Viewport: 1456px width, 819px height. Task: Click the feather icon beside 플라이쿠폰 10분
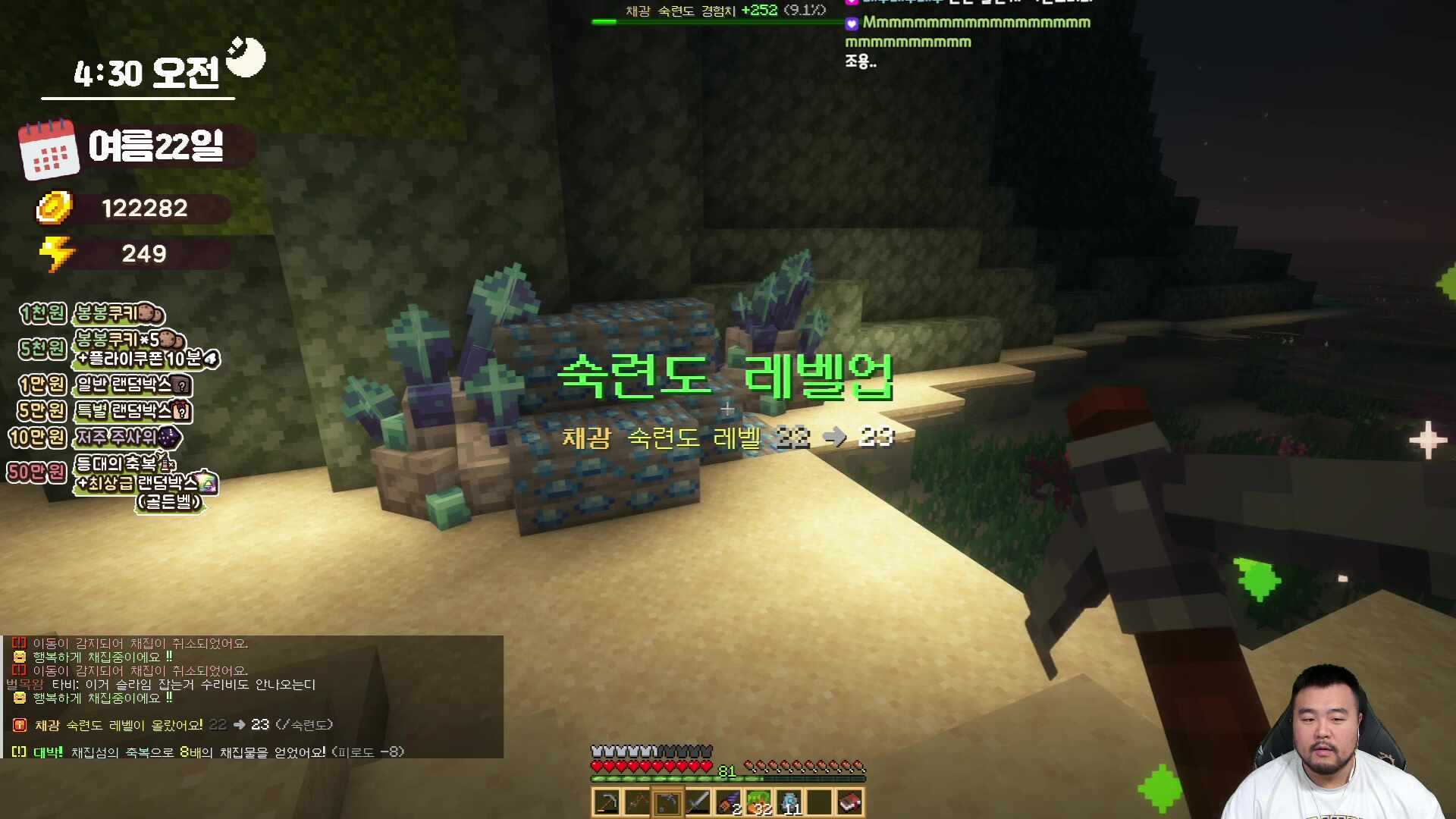click(210, 360)
